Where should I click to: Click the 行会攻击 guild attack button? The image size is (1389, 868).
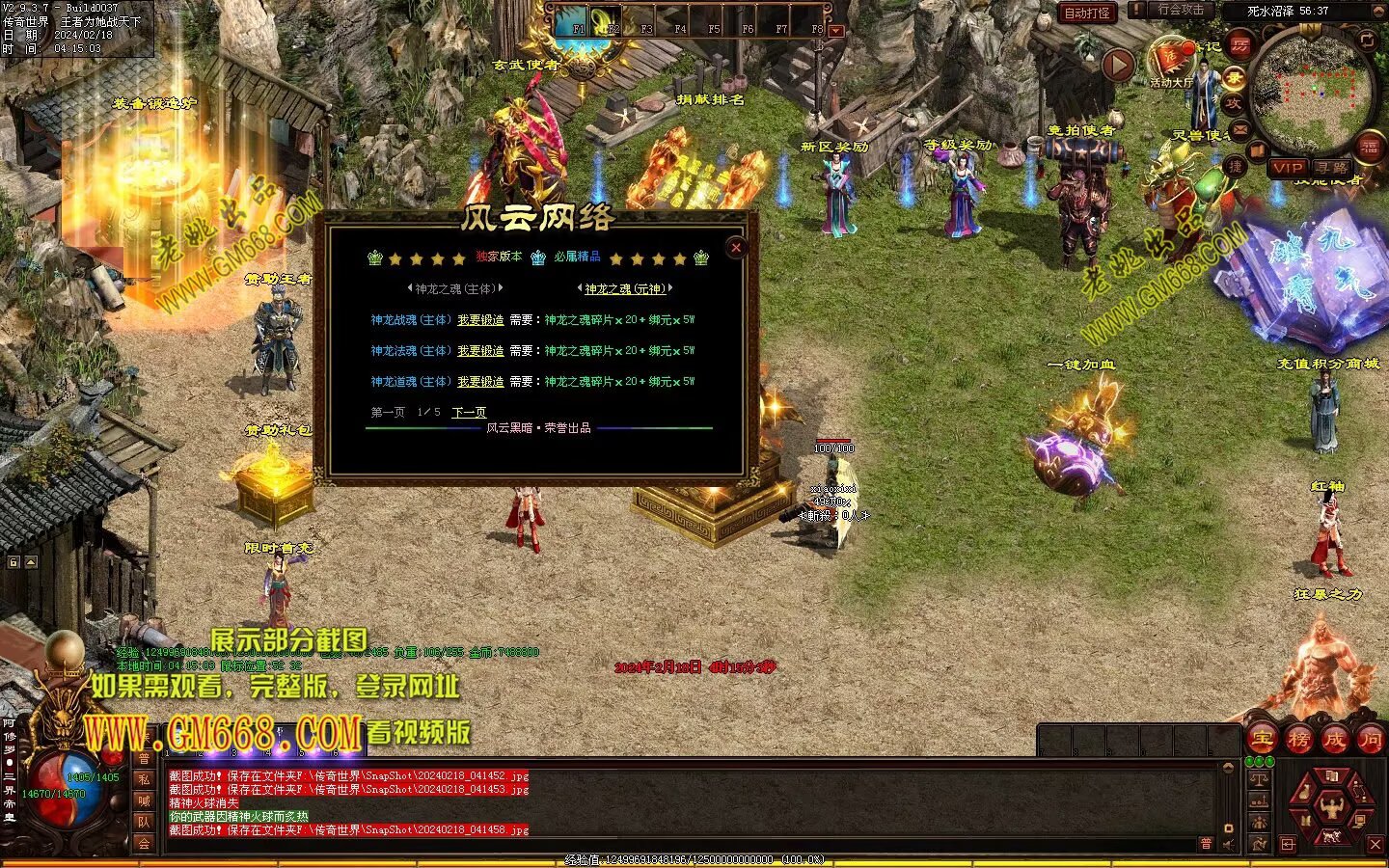pyautogui.click(x=1179, y=11)
